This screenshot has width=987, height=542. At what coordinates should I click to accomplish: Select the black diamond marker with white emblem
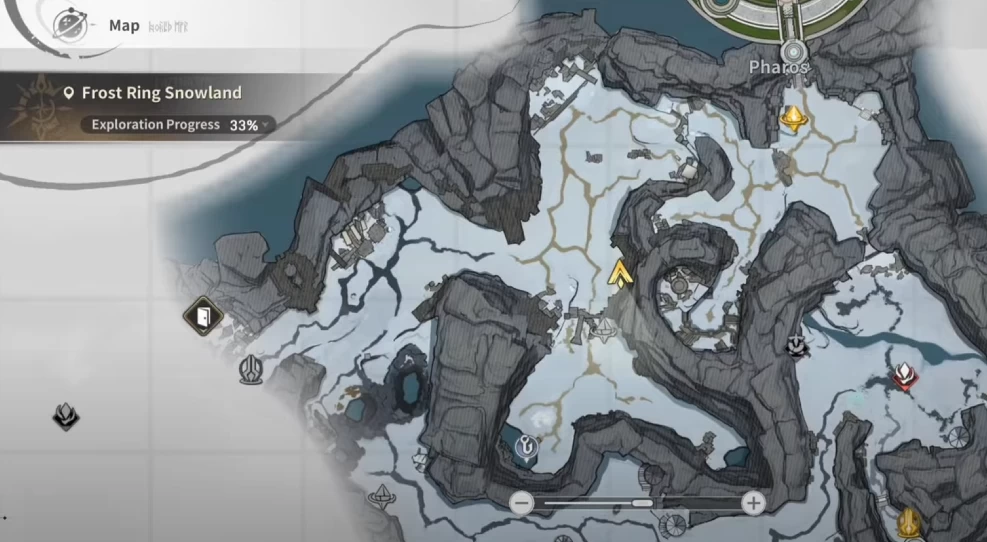tap(797, 345)
